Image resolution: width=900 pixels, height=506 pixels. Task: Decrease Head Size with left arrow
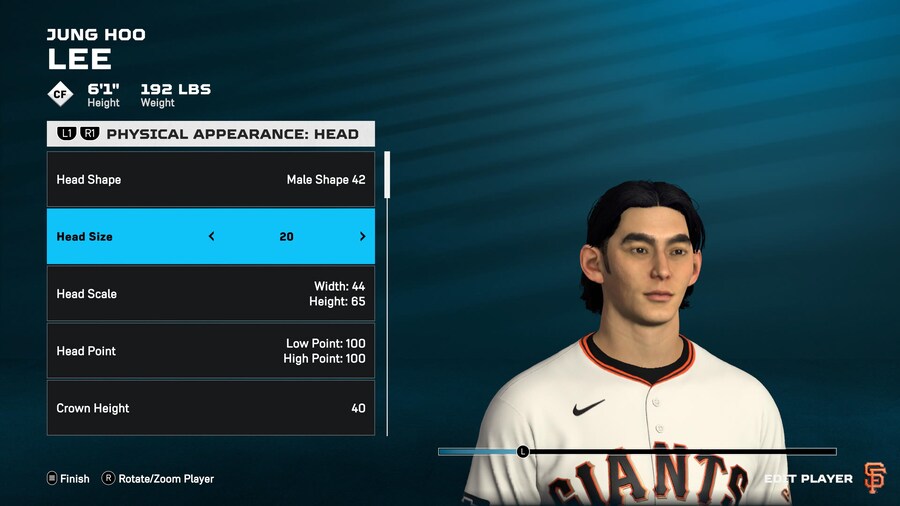(x=211, y=237)
